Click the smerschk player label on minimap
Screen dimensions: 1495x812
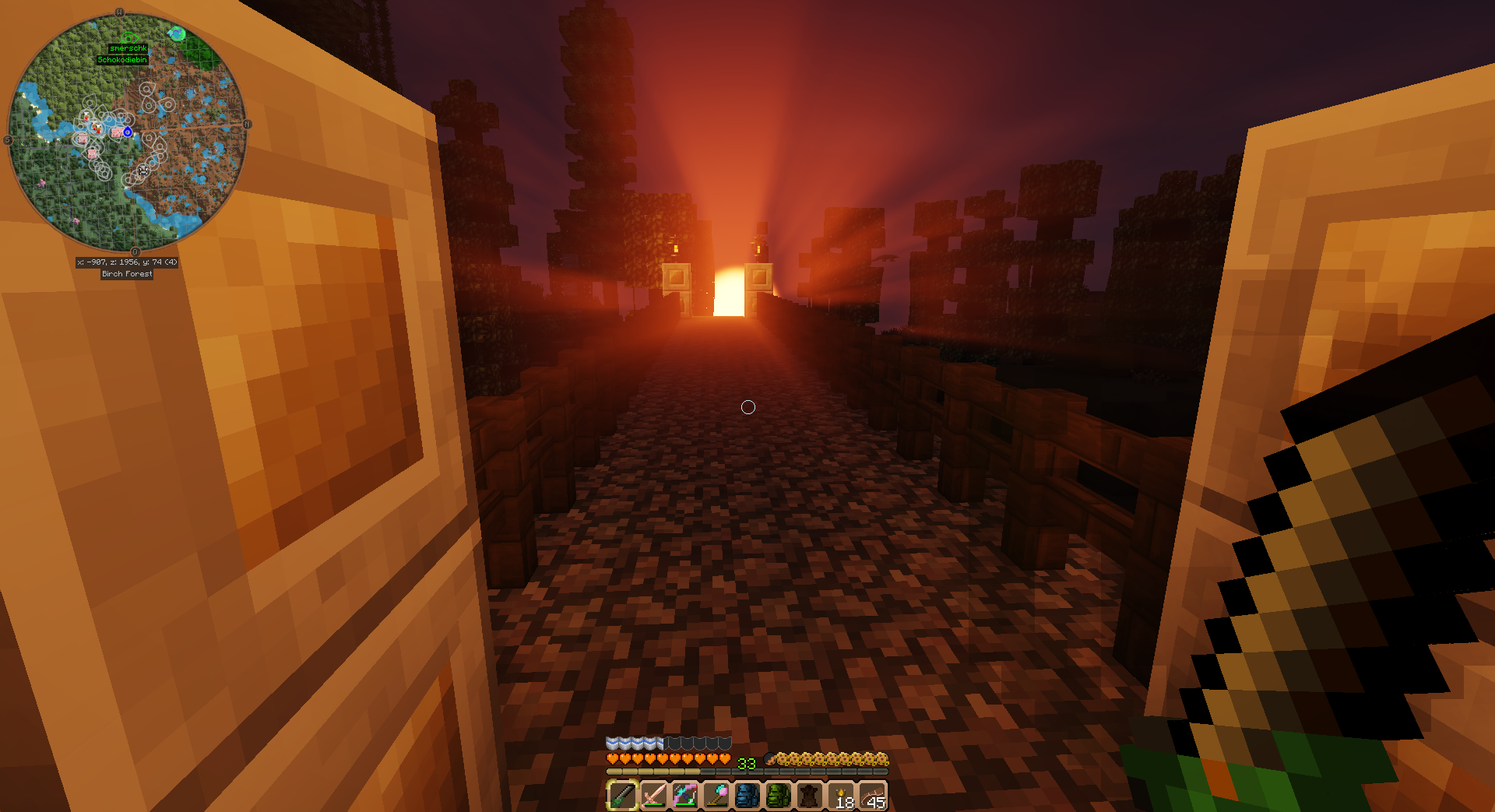[x=128, y=48]
